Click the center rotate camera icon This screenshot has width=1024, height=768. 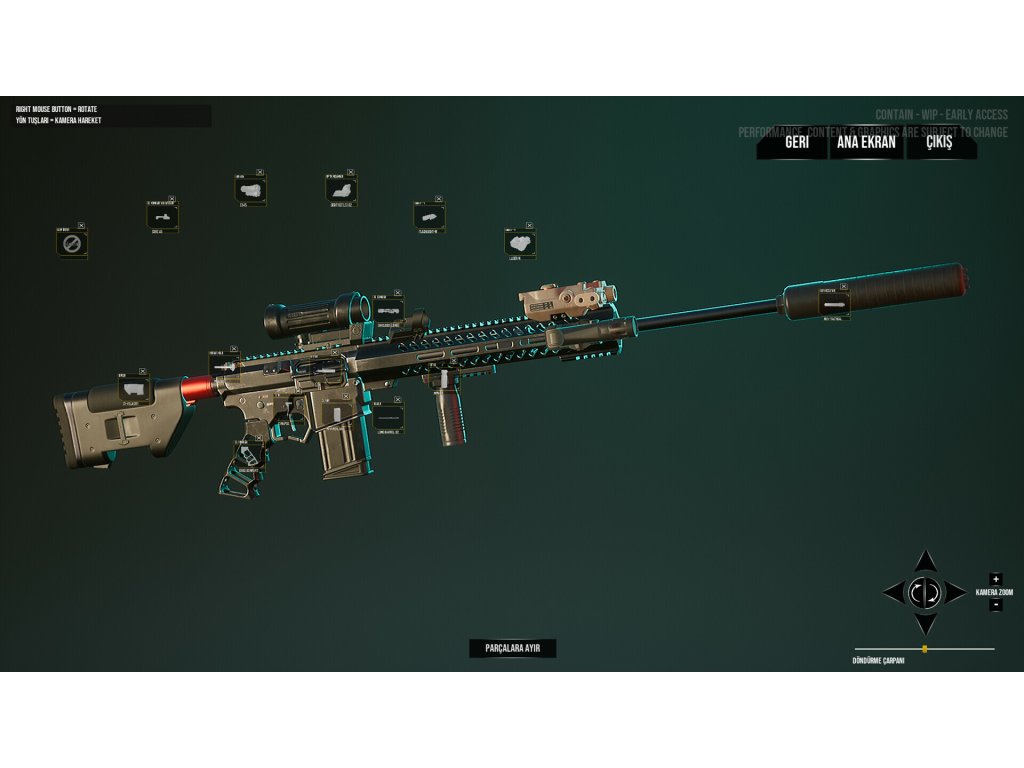(x=926, y=592)
